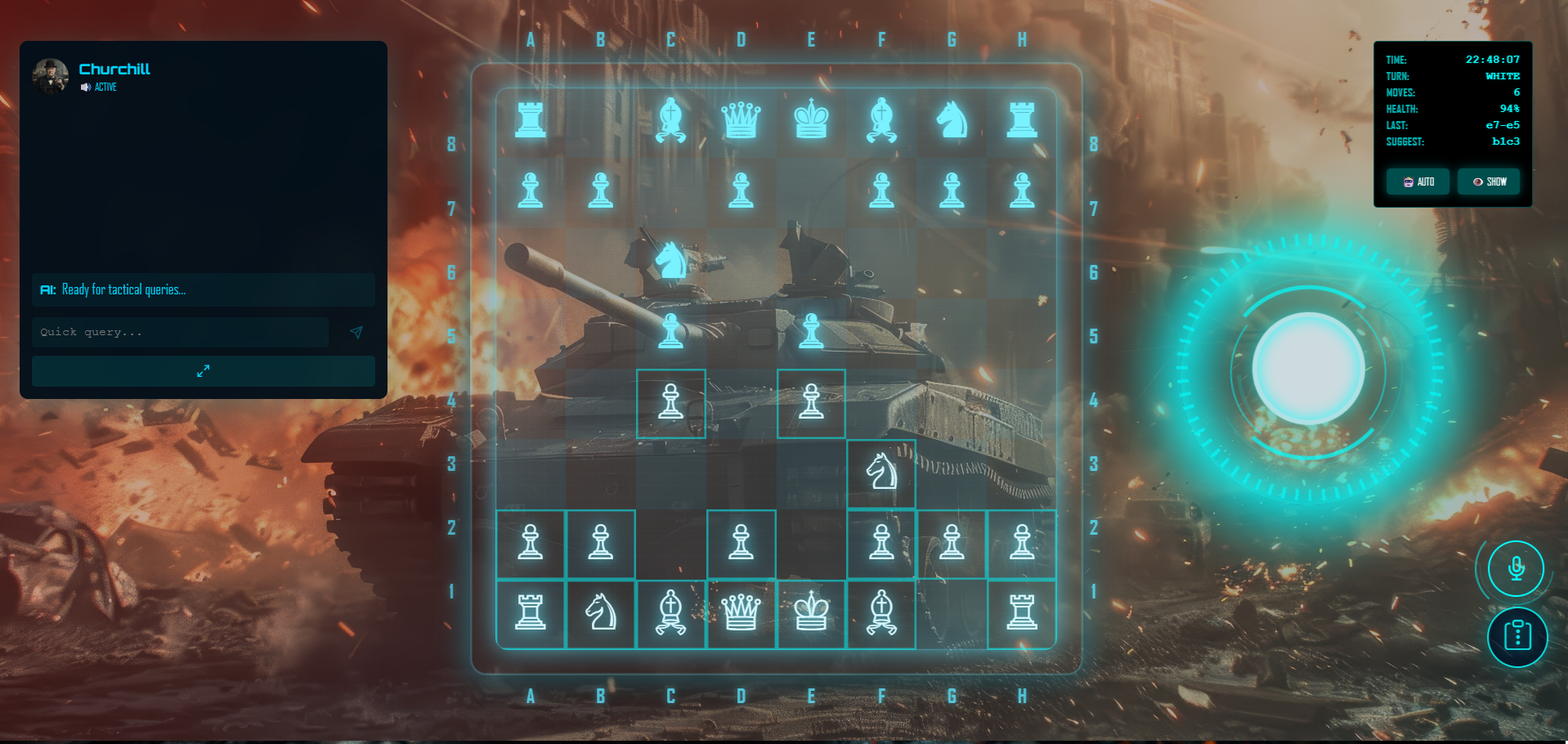Select the black queen on d8

741,120
